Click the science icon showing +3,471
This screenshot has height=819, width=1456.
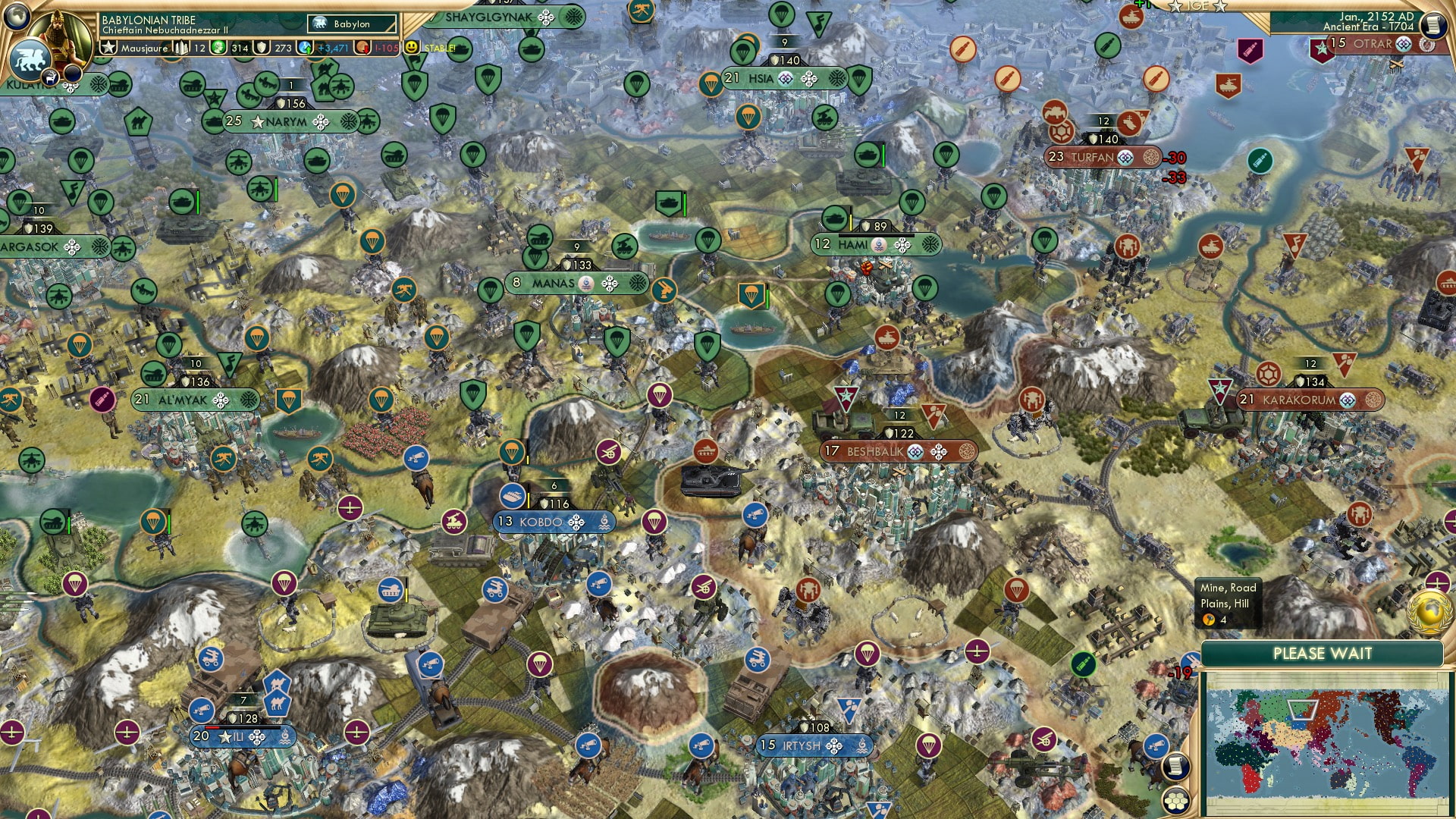306,47
